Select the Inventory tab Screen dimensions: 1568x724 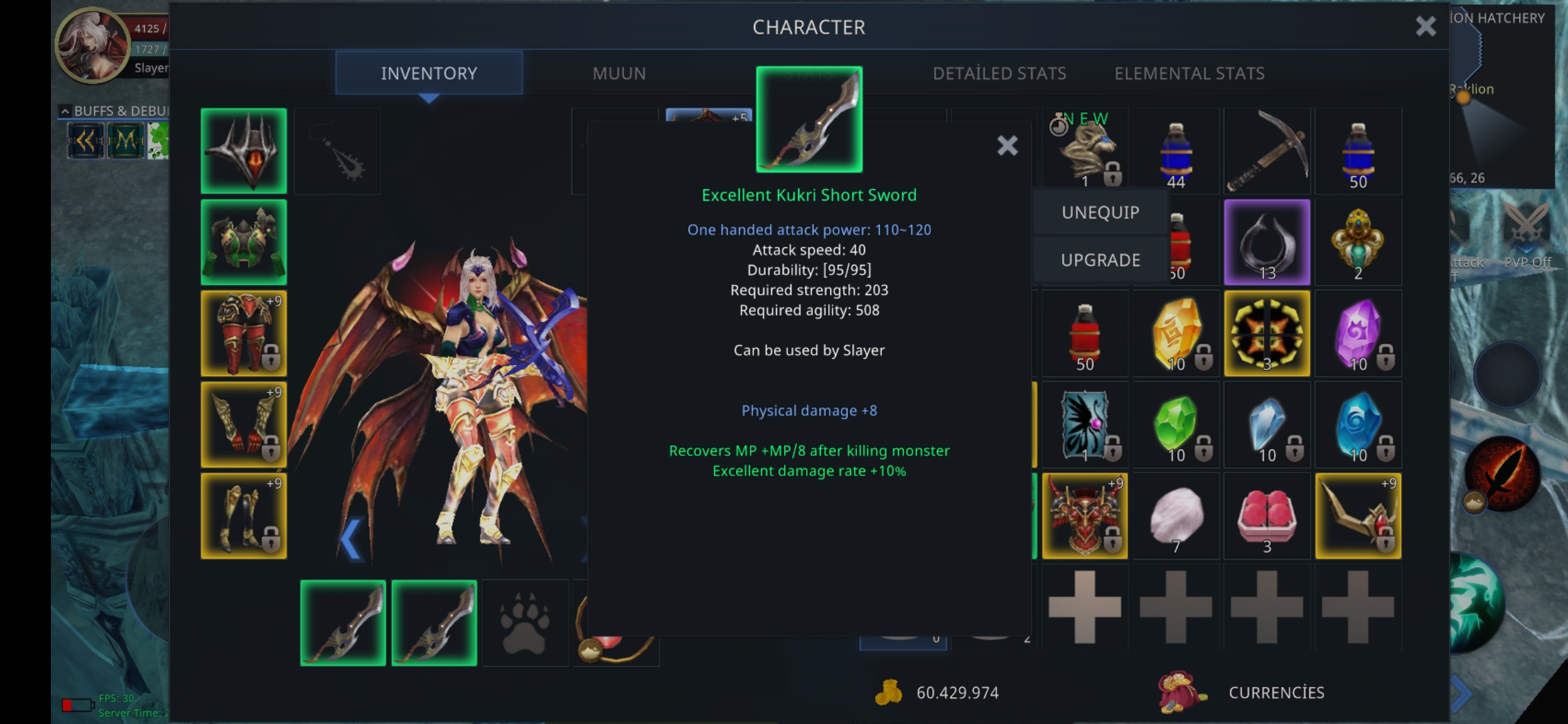click(x=429, y=73)
